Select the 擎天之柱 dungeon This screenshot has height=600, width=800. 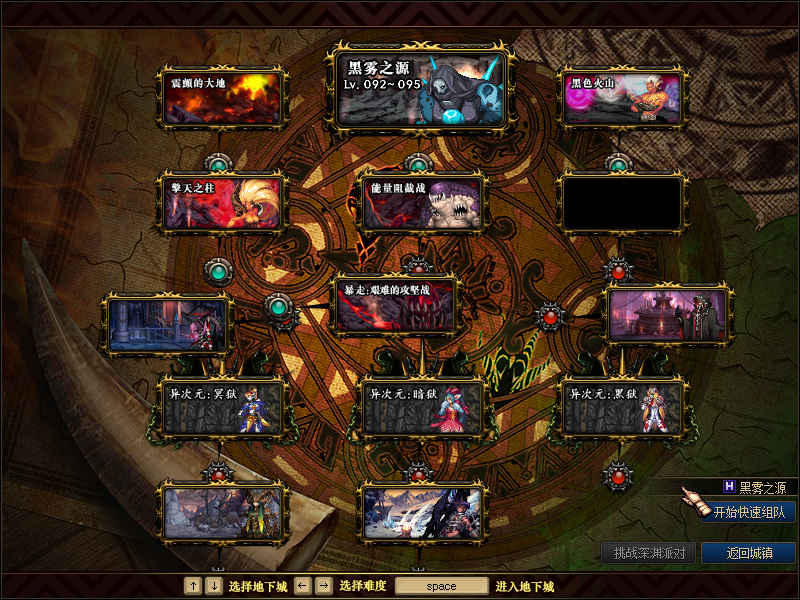222,203
